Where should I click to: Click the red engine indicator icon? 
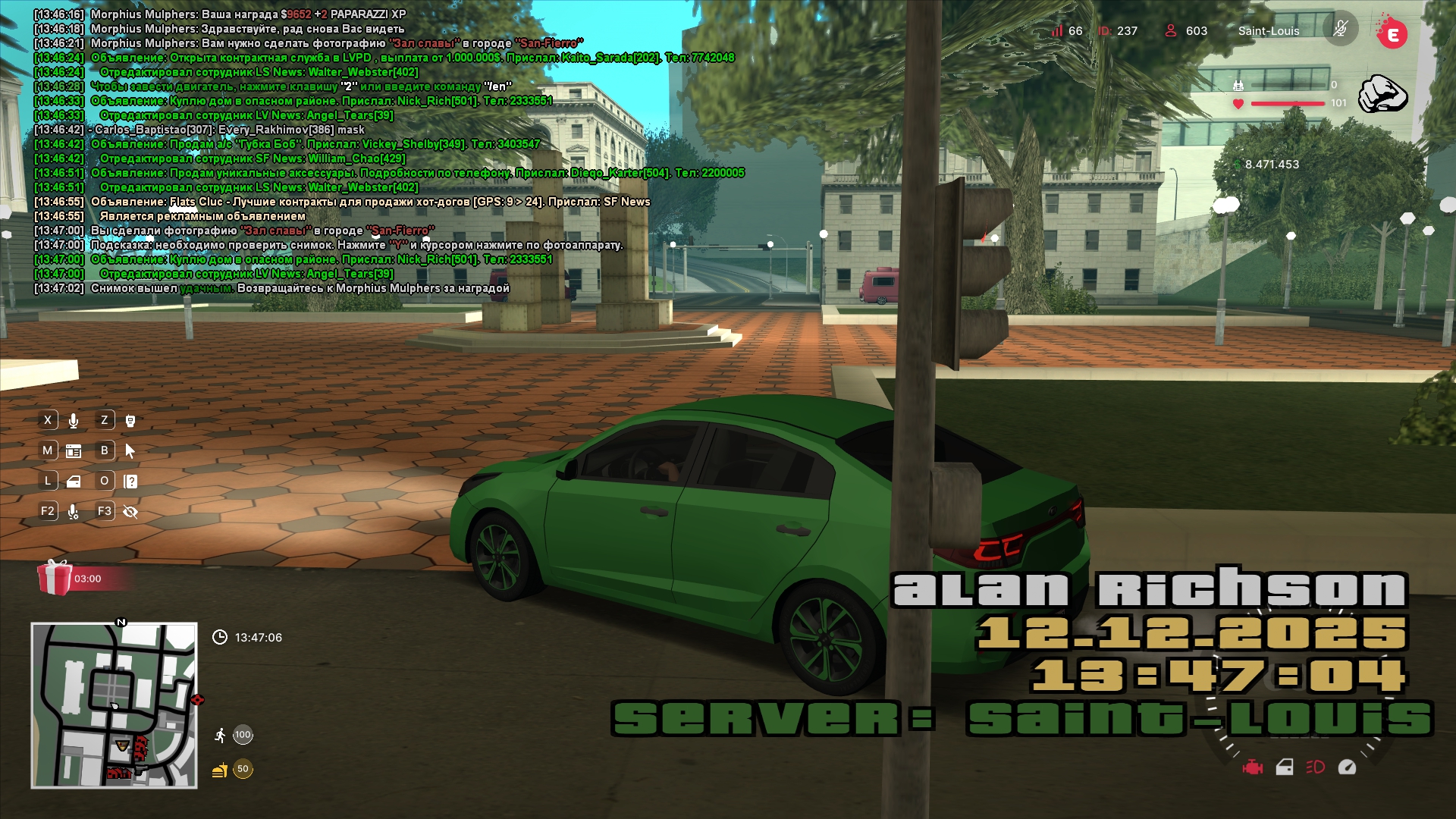[x=1253, y=767]
